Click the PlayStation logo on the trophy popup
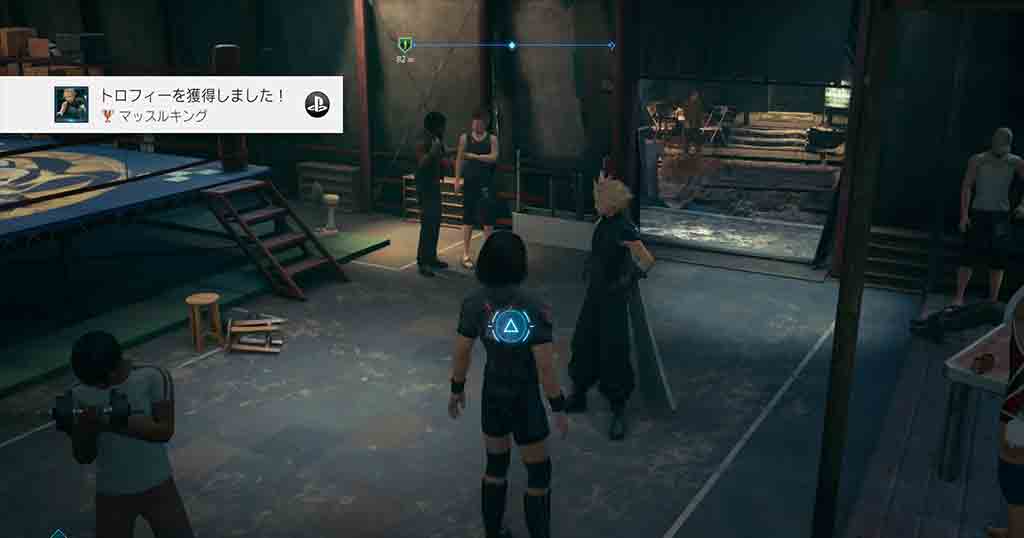This screenshot has height=538, width=1024. click(317, 102)
